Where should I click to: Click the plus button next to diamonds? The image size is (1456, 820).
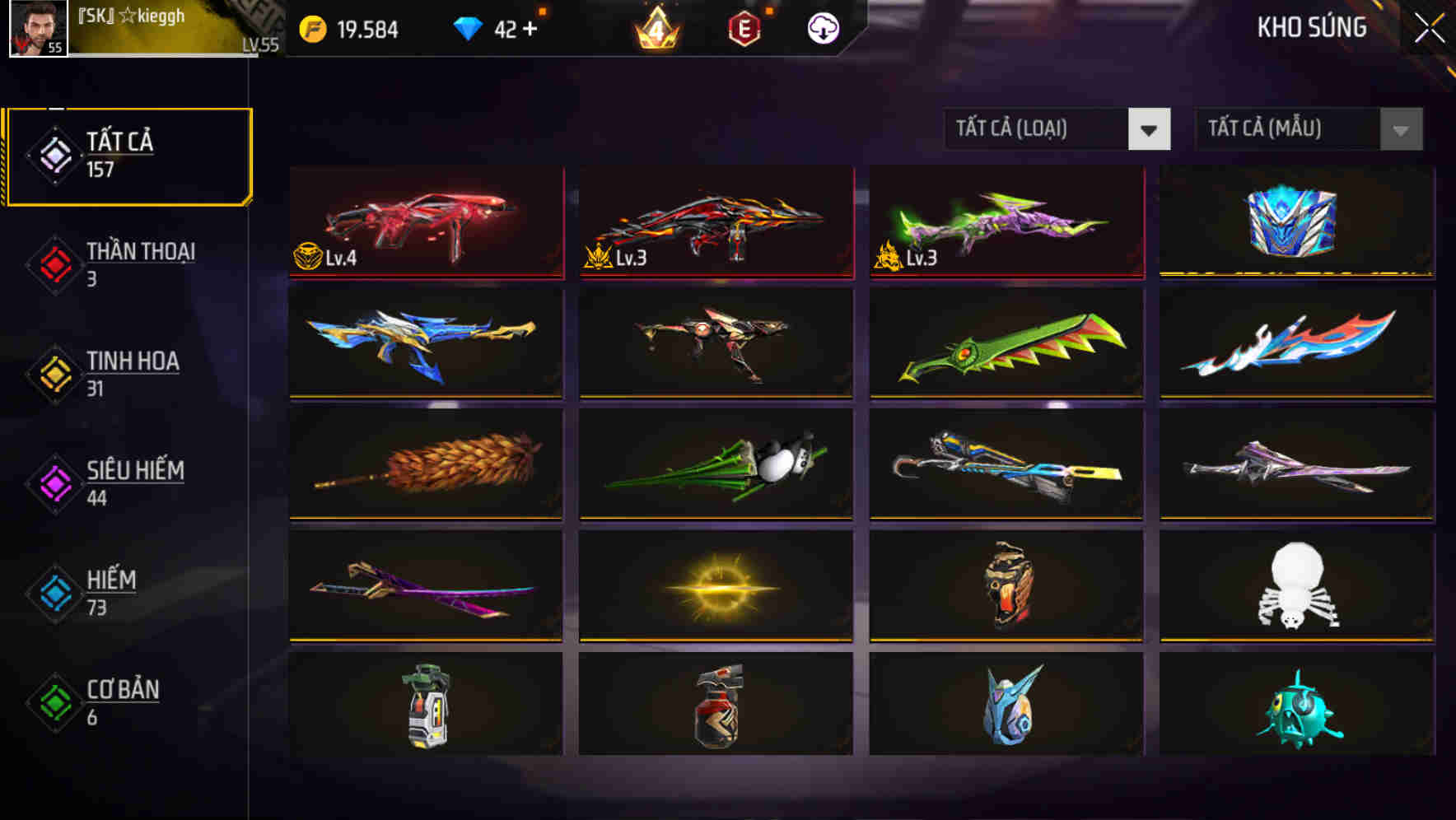(x=532, y=27)
